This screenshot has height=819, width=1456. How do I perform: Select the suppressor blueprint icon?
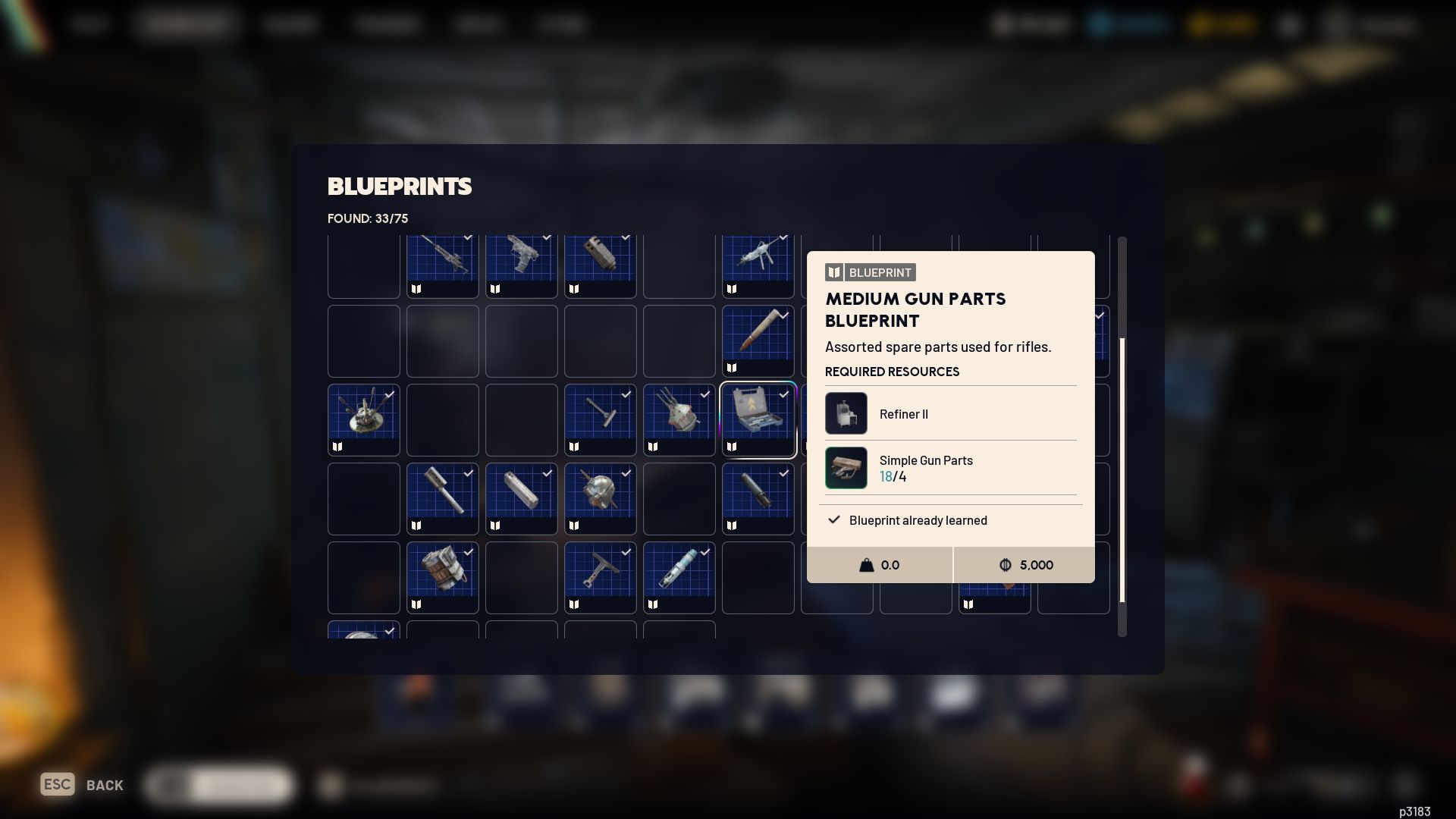point(521,497)
